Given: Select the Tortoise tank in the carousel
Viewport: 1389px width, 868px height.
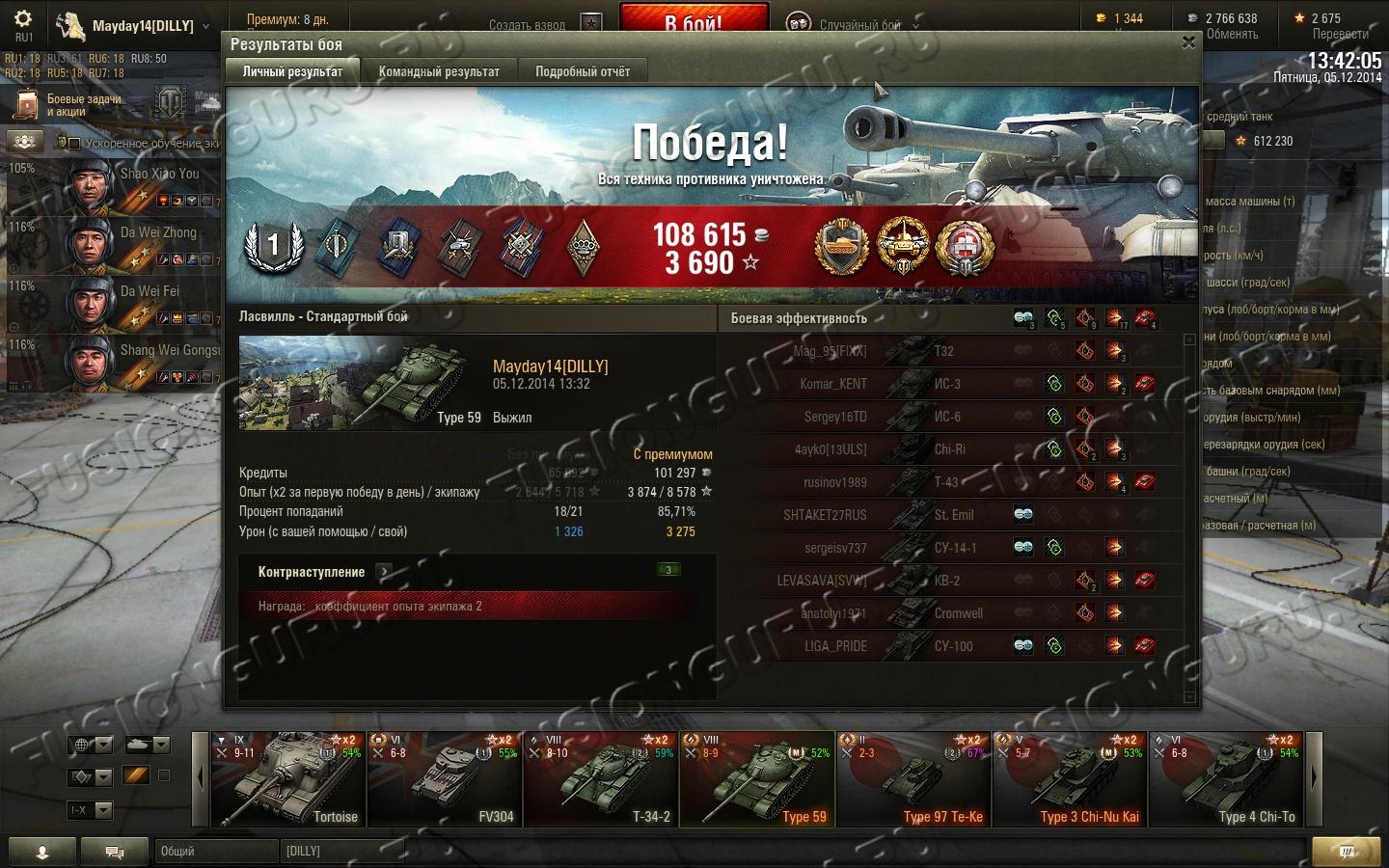Looking at the screenshot, I should pos(287,779).
